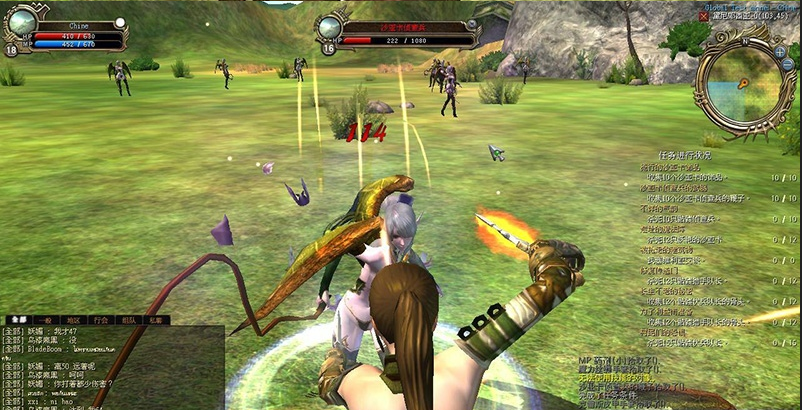Switch to the 组队 party chat tab

click(128, 320)
